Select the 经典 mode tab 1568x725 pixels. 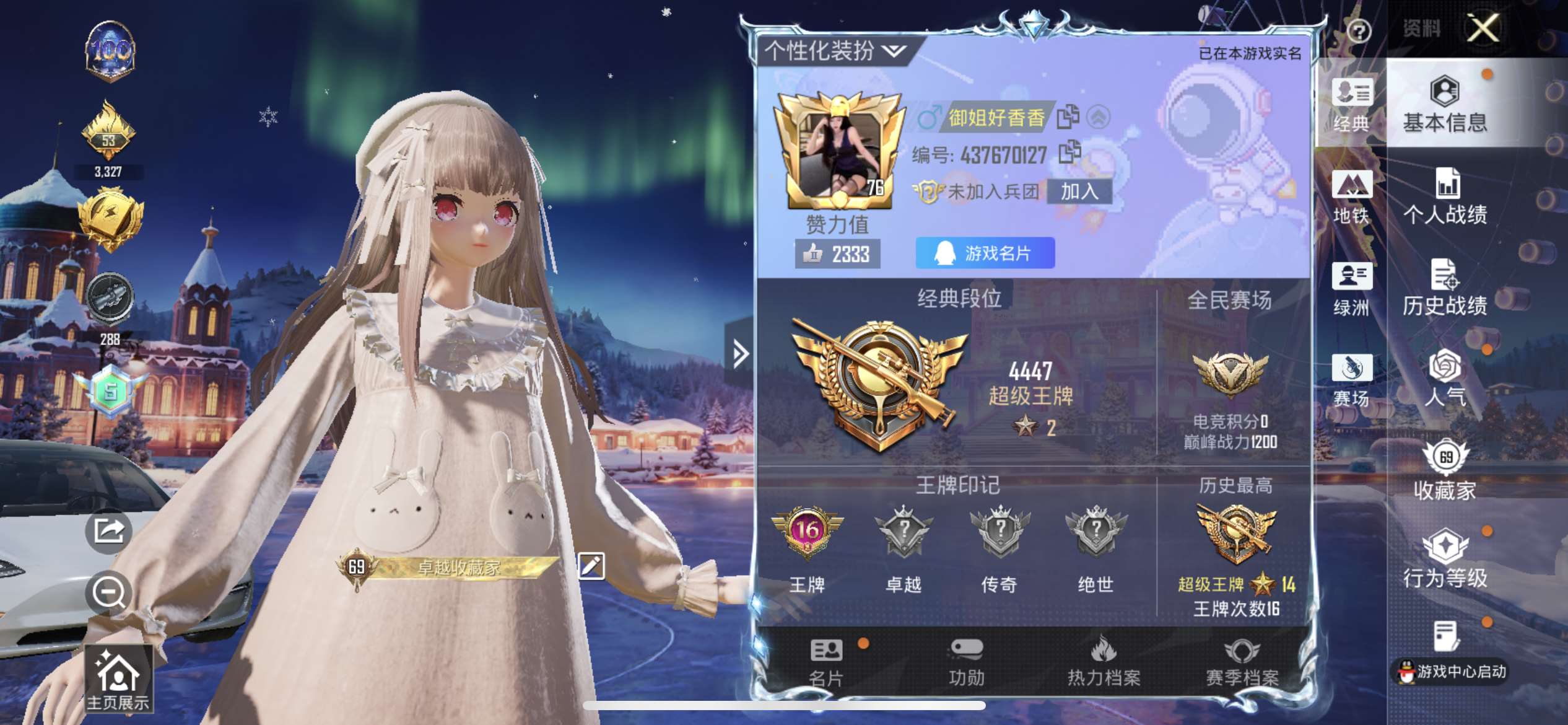pyautogui.click(x=1351, y=105)
